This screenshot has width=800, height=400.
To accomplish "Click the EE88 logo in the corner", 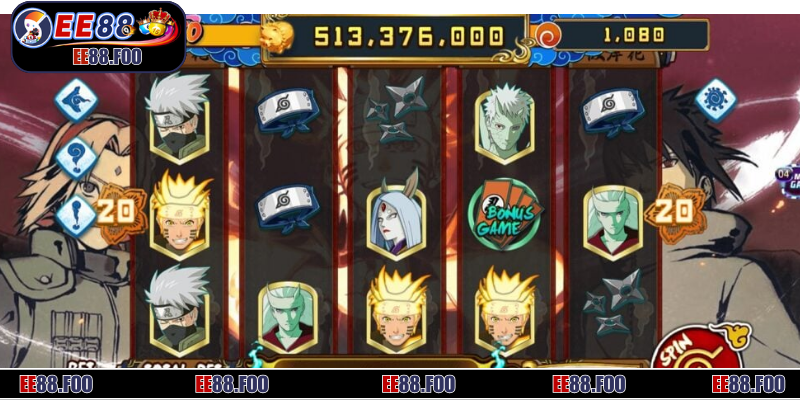I will coord(93,33).
